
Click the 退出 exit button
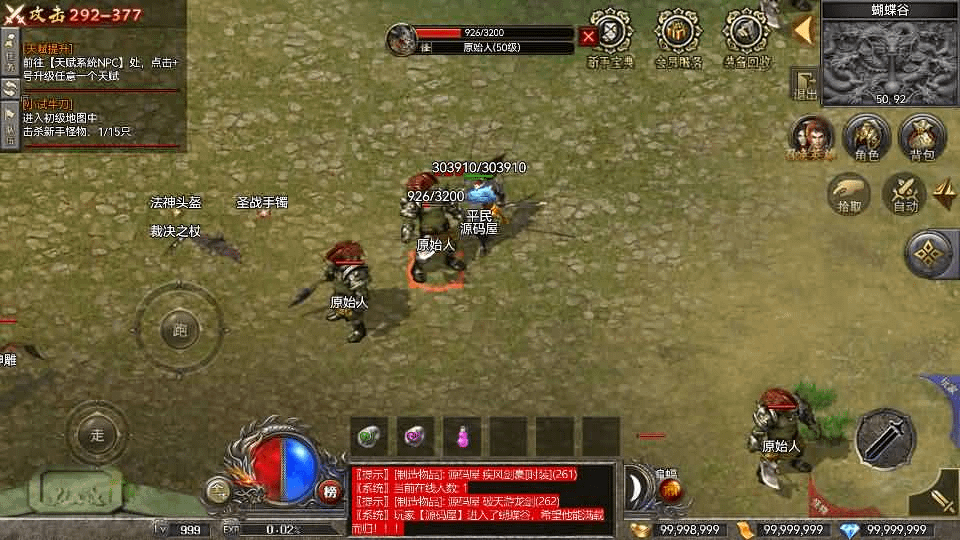click(x=803, y=85)
